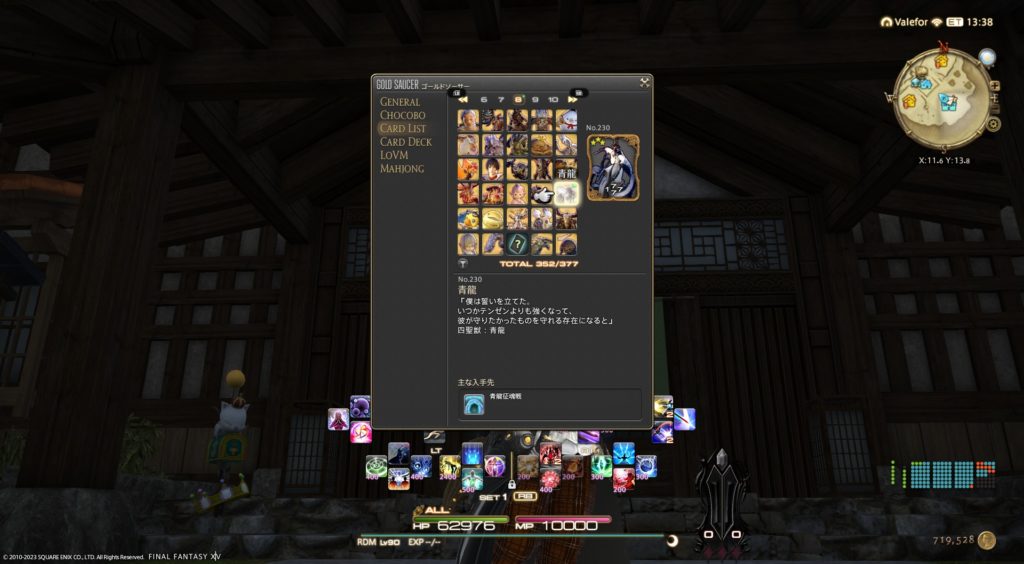Jump back with the double left arrow
This screenshot has height=564, width=1024.
(463, 100)
